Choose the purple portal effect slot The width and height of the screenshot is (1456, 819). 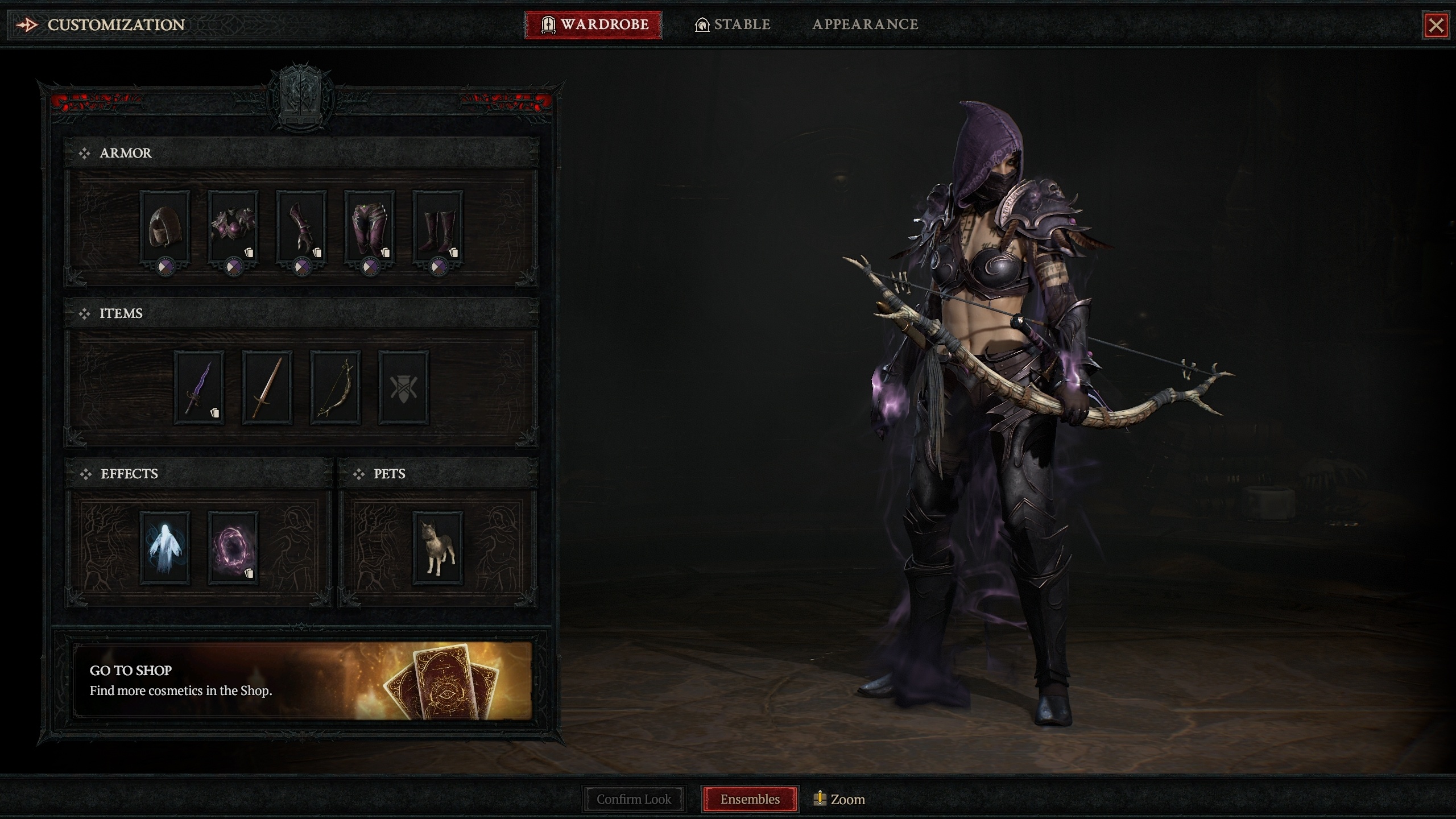(x=233, y=547)
